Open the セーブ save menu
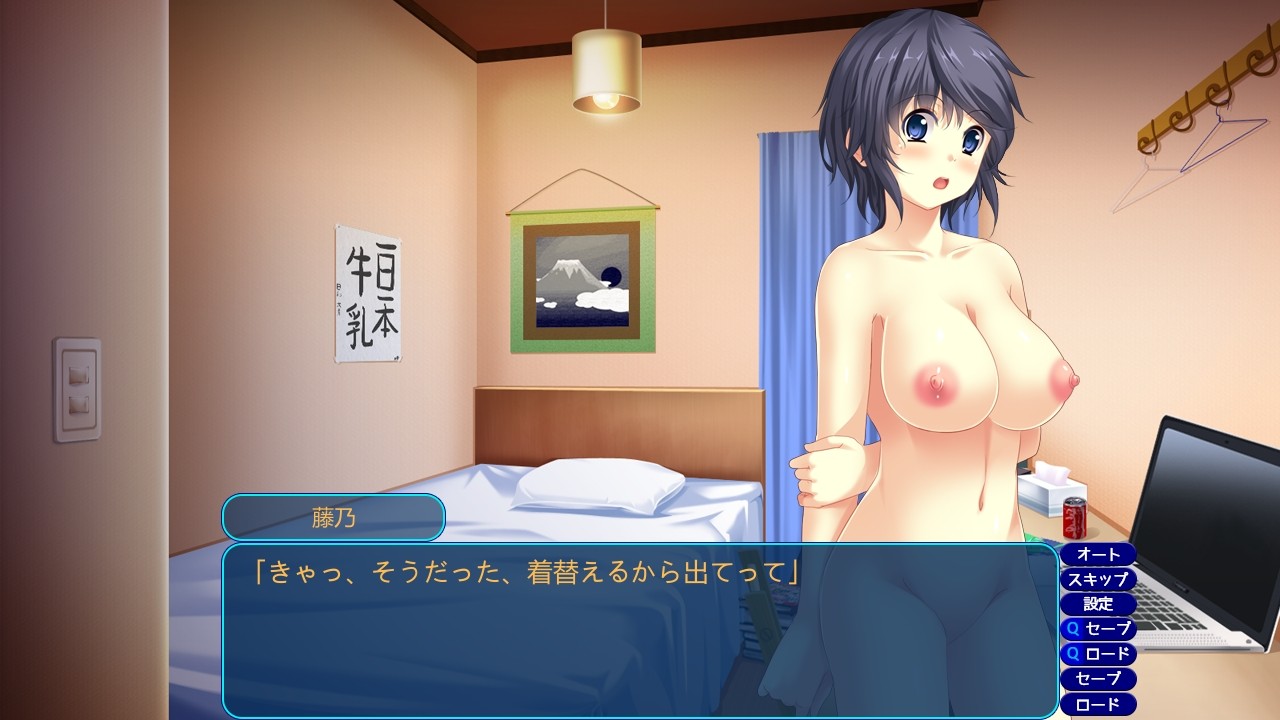 pyautogui.click(x=1097, y=679)
